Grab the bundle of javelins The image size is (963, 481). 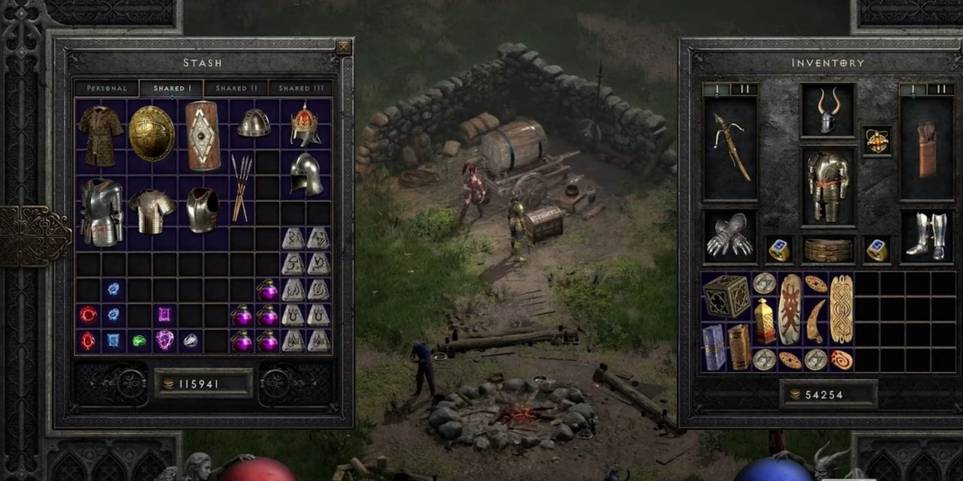pyautogui.click(x=240, y=187)
